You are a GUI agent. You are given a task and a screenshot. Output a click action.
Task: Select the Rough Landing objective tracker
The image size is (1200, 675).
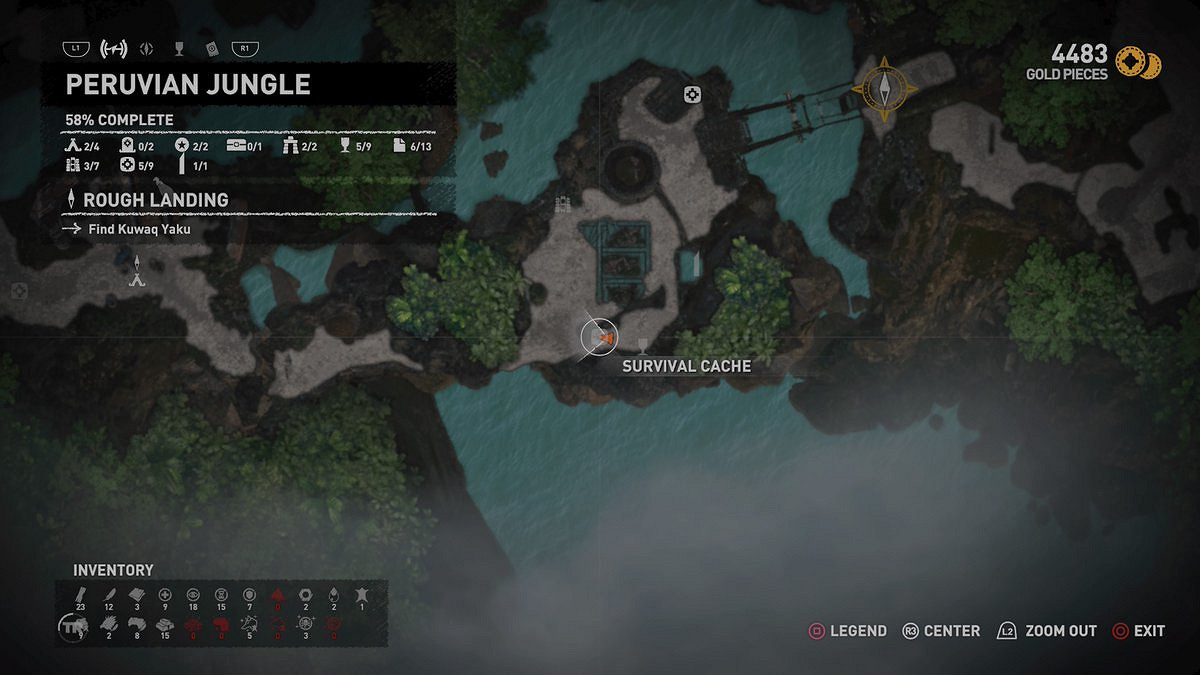(x=155, y=200)
